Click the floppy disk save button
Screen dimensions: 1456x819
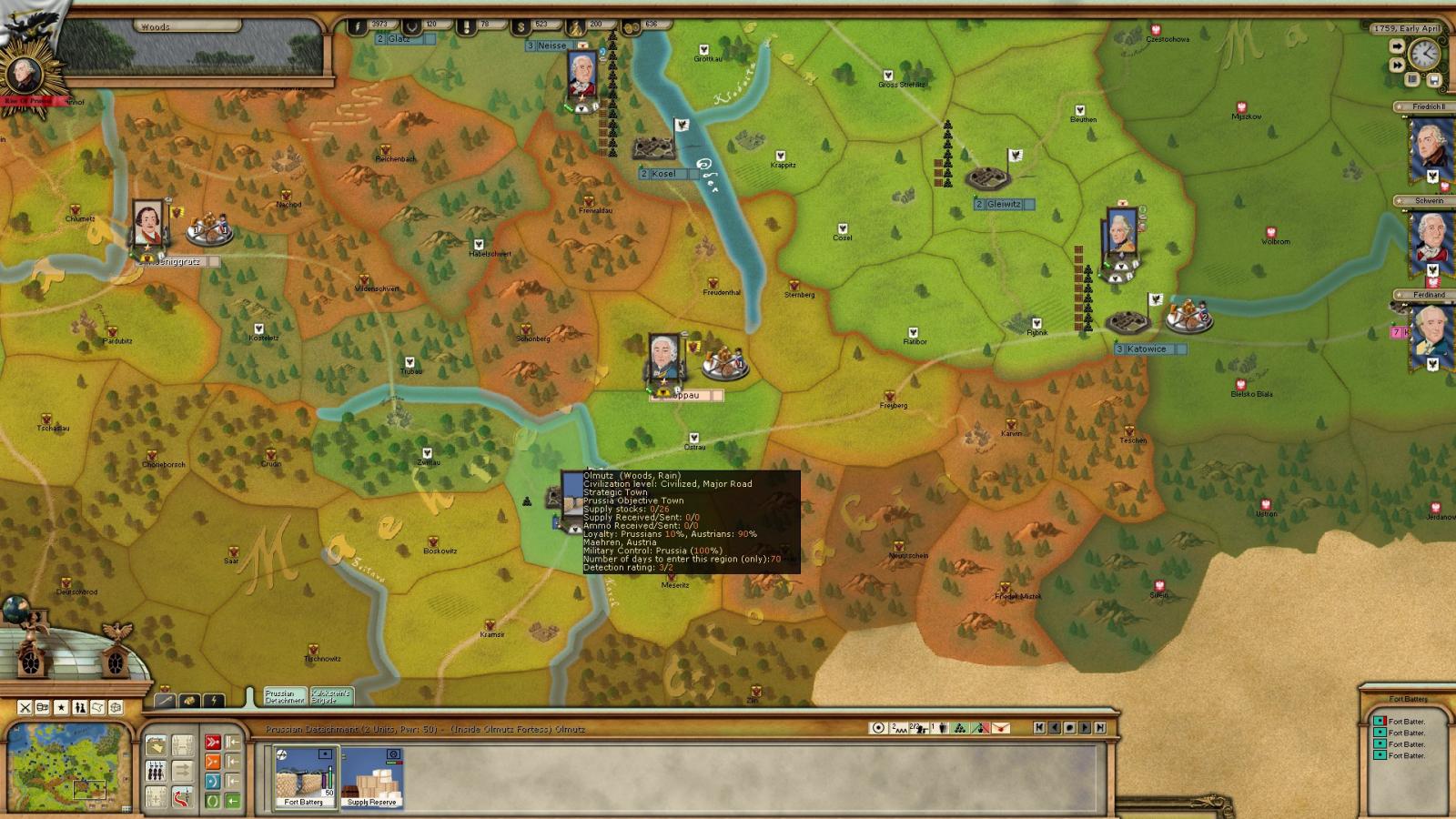click(1434, 80)
